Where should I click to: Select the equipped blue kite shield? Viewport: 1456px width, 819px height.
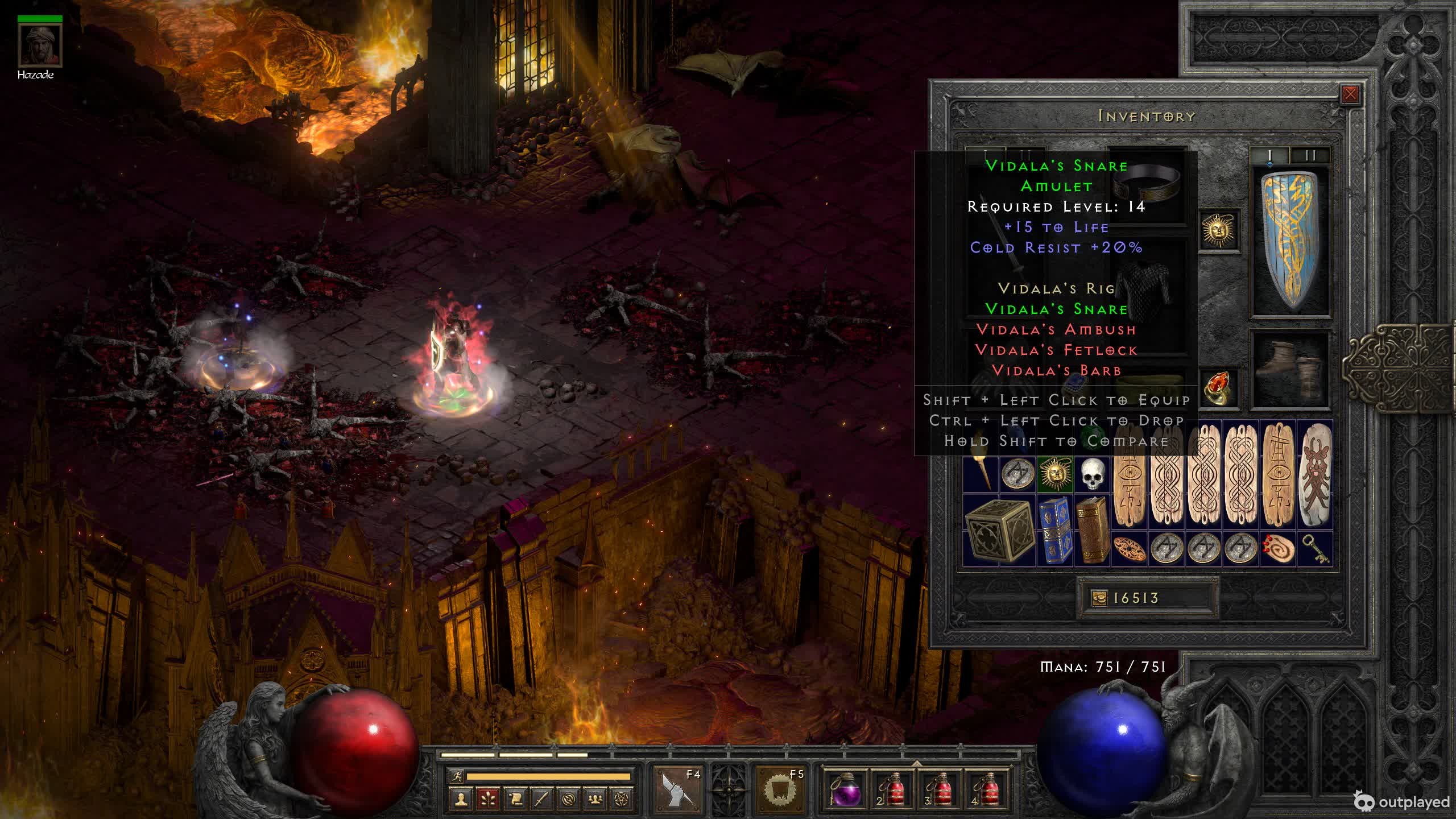coord(1291,242)
